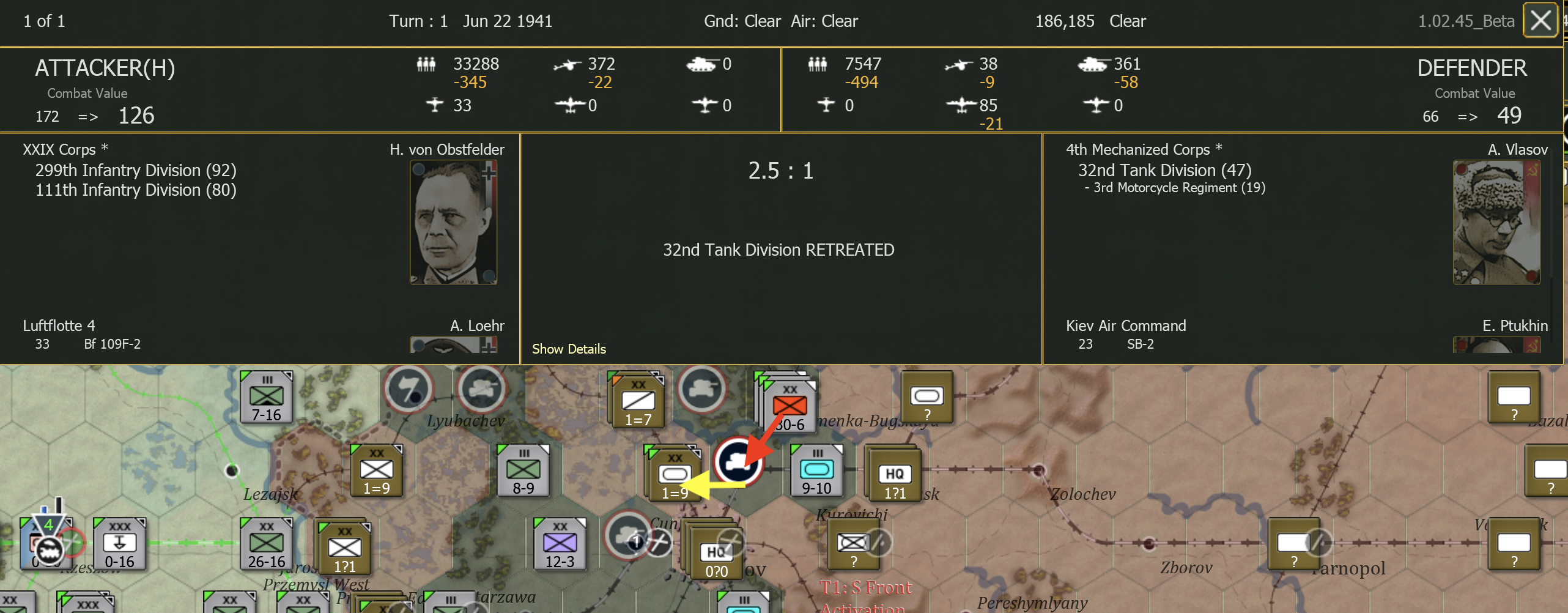The height and width of the screenshot is (613, 1568).
Task: Select the 7-16 artillery unit counter
Action: 265,396
